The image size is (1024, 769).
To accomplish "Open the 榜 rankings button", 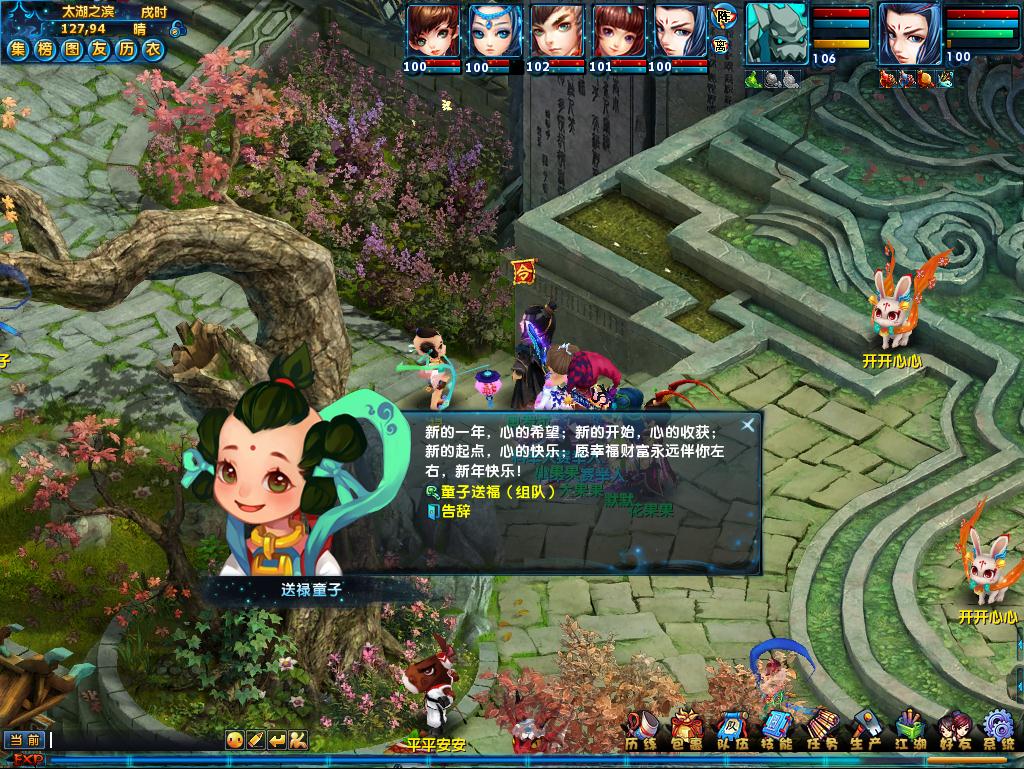I will tap(45, 49).
